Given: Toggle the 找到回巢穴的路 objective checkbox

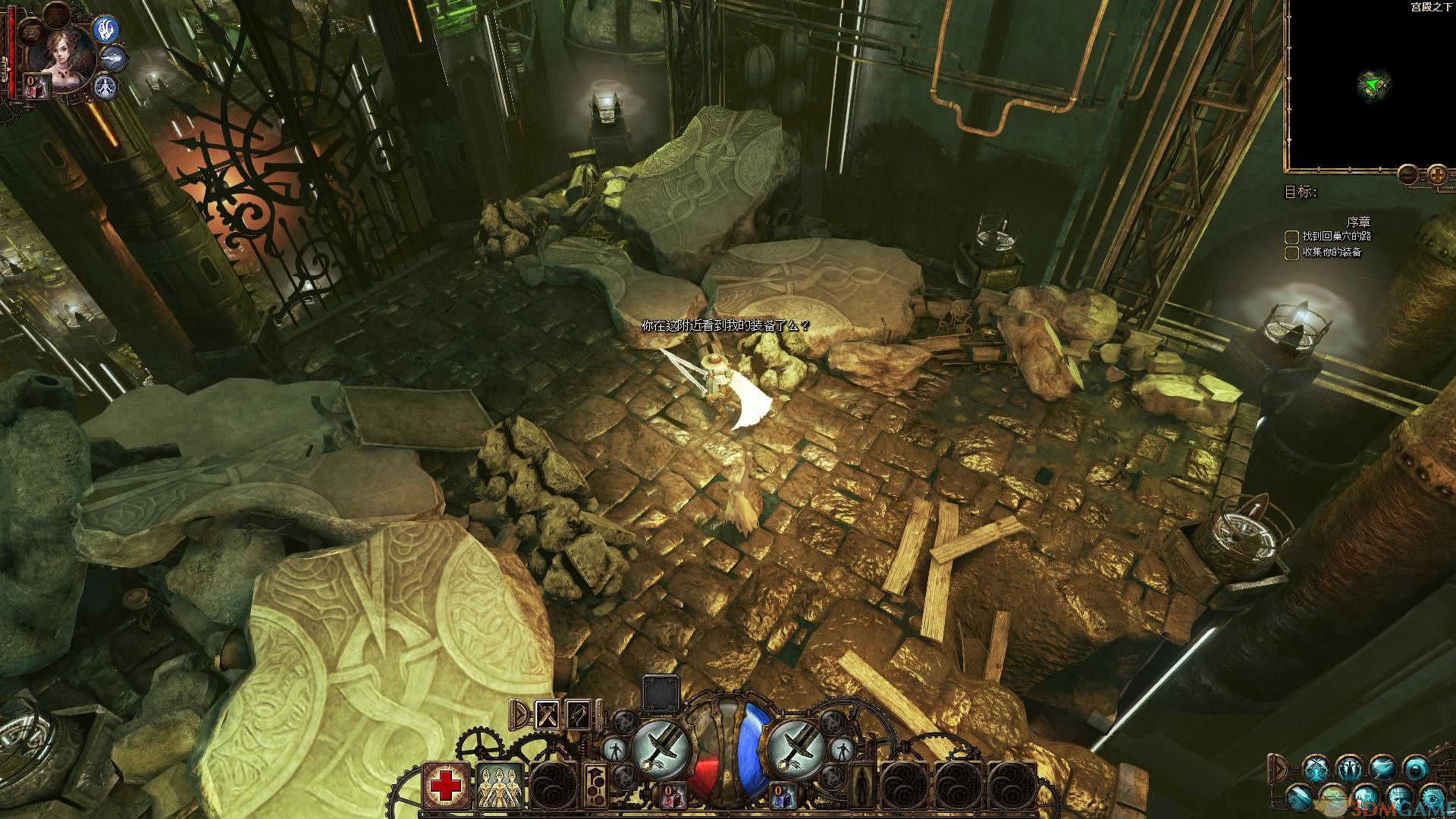Looking at the screenshot, I should coord(1291,237).
